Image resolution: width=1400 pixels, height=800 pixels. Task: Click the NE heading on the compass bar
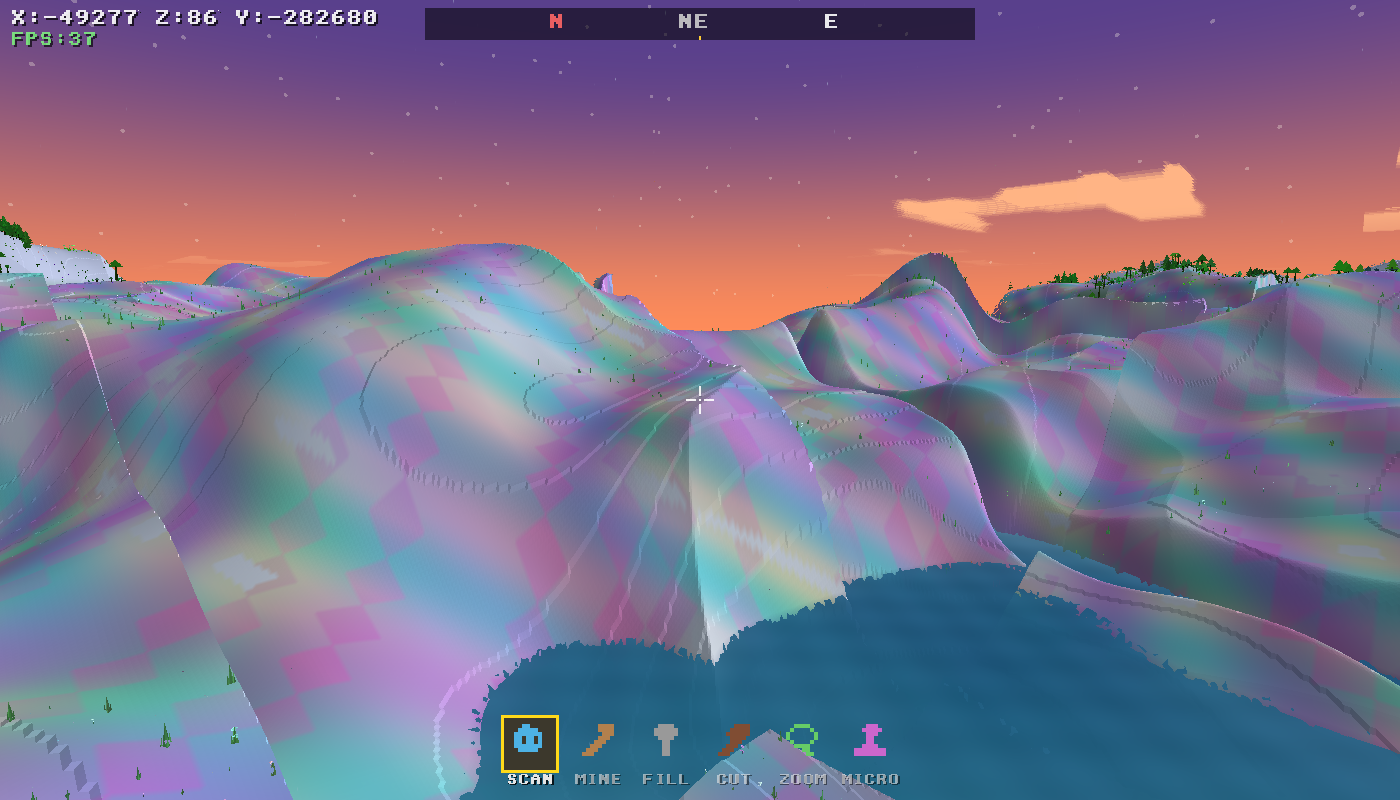click(694, 21)
